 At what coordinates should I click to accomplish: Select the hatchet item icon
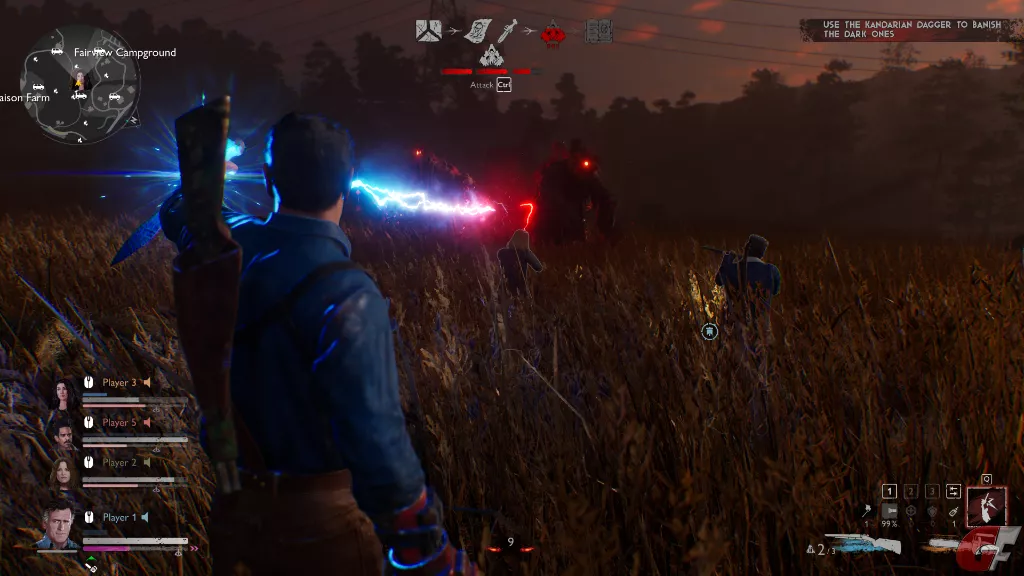(x=866, y=511)
